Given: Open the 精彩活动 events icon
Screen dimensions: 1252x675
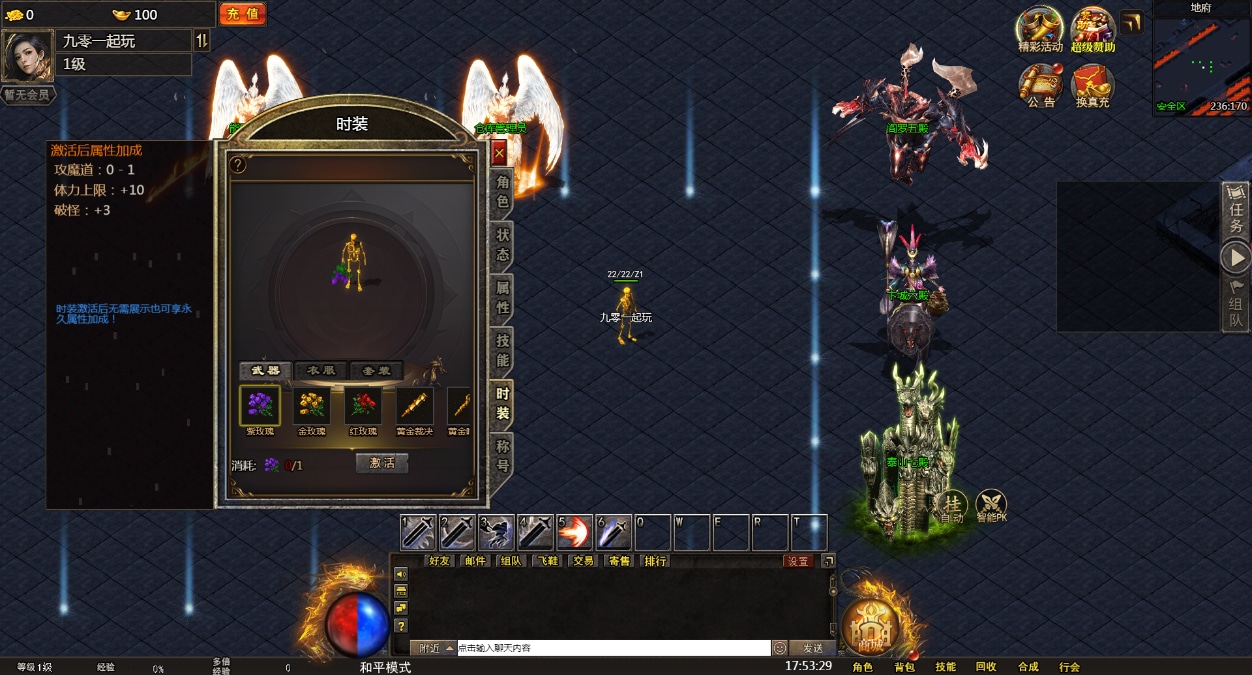Looking at the screenshot, I should pyautogui.click(x=1040, y=29).
